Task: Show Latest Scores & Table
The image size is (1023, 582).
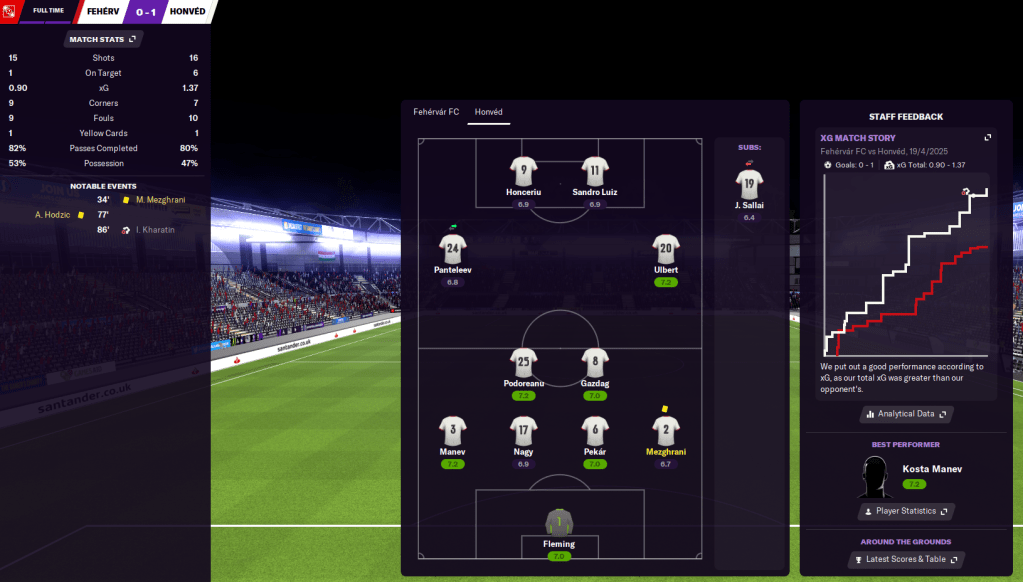Action: pyautogui.click(x=906, y=559)
